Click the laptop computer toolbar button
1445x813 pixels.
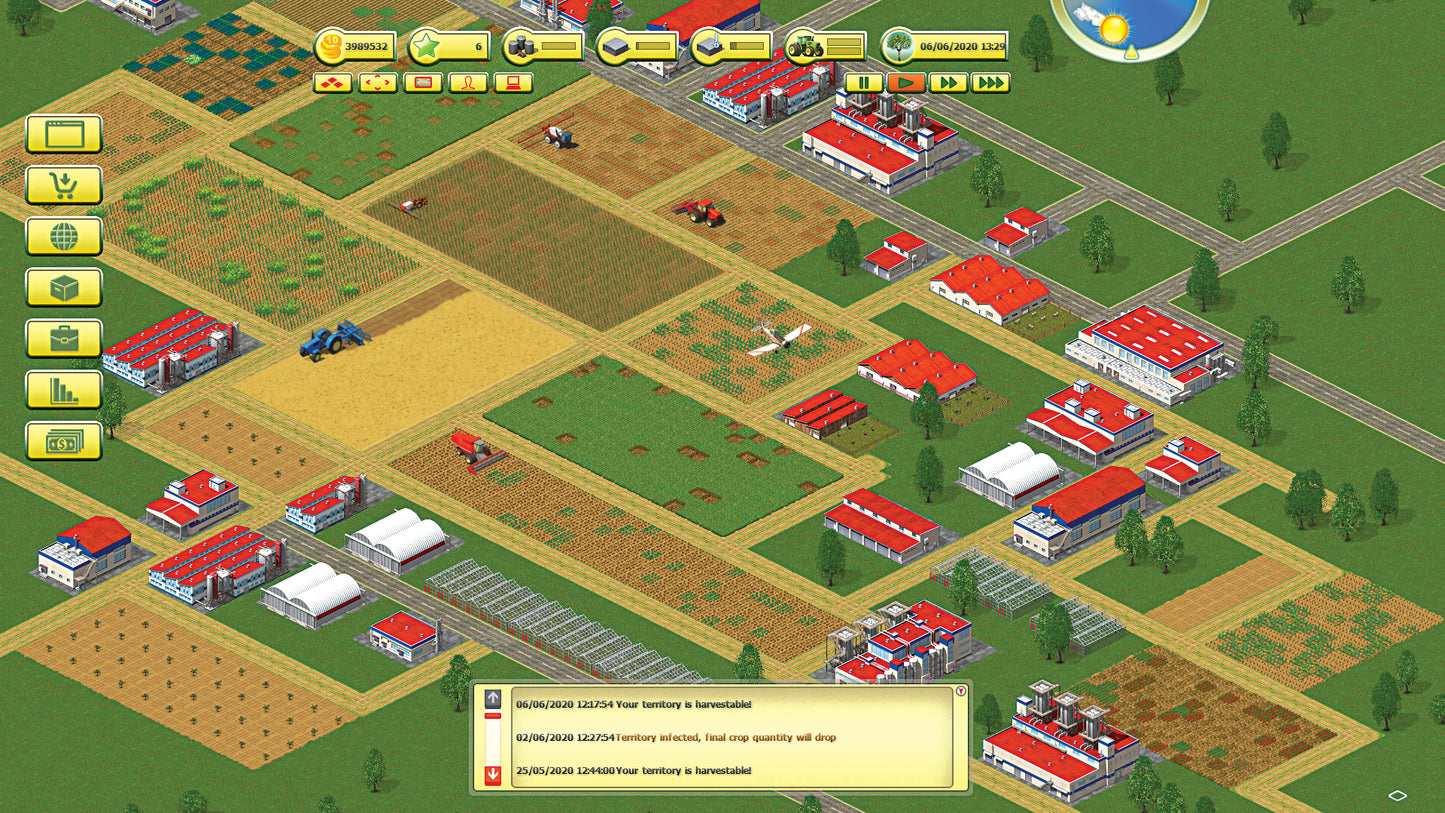coord(513,83)
